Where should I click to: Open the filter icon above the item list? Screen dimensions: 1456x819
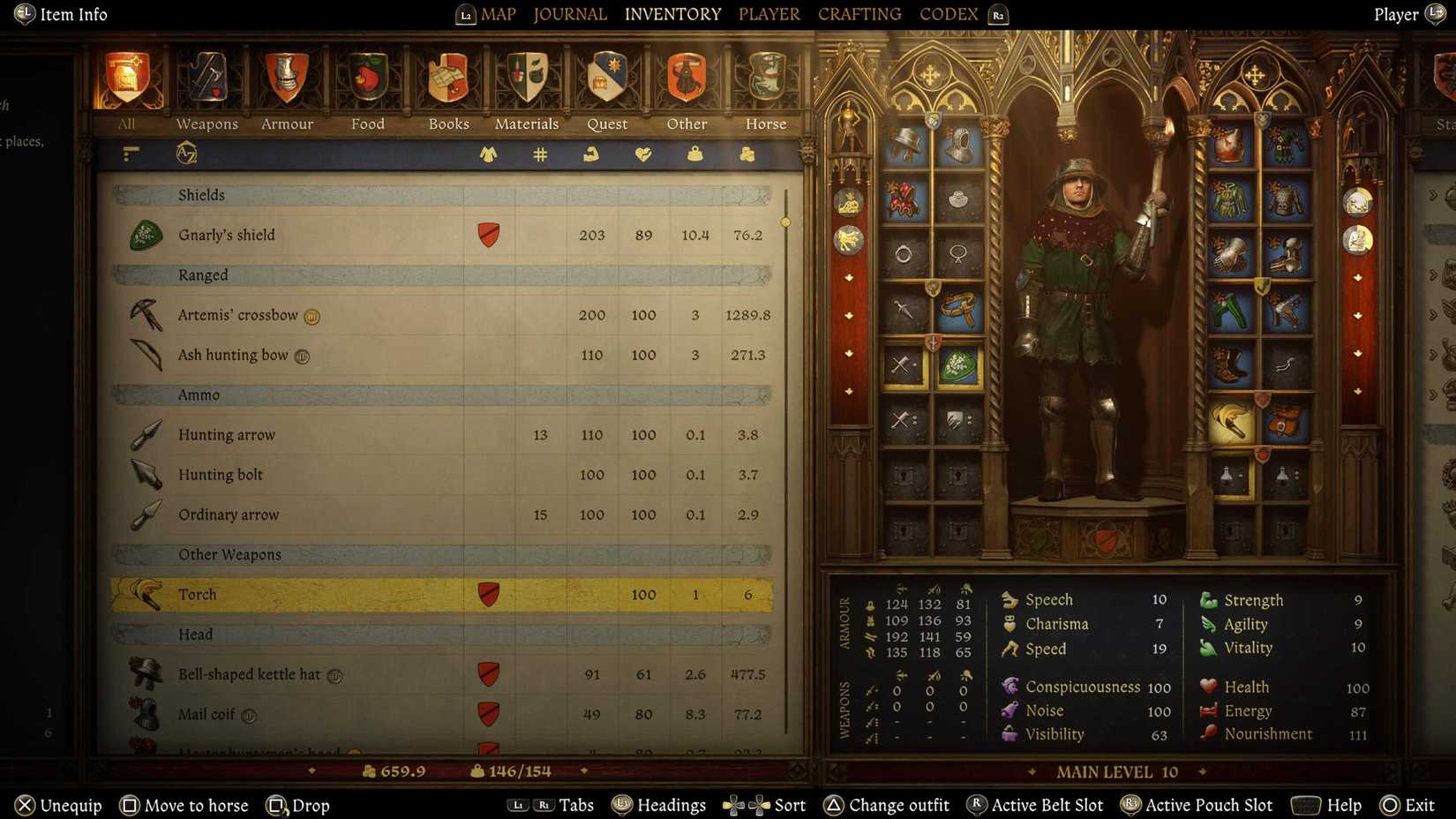pos(130,154)
